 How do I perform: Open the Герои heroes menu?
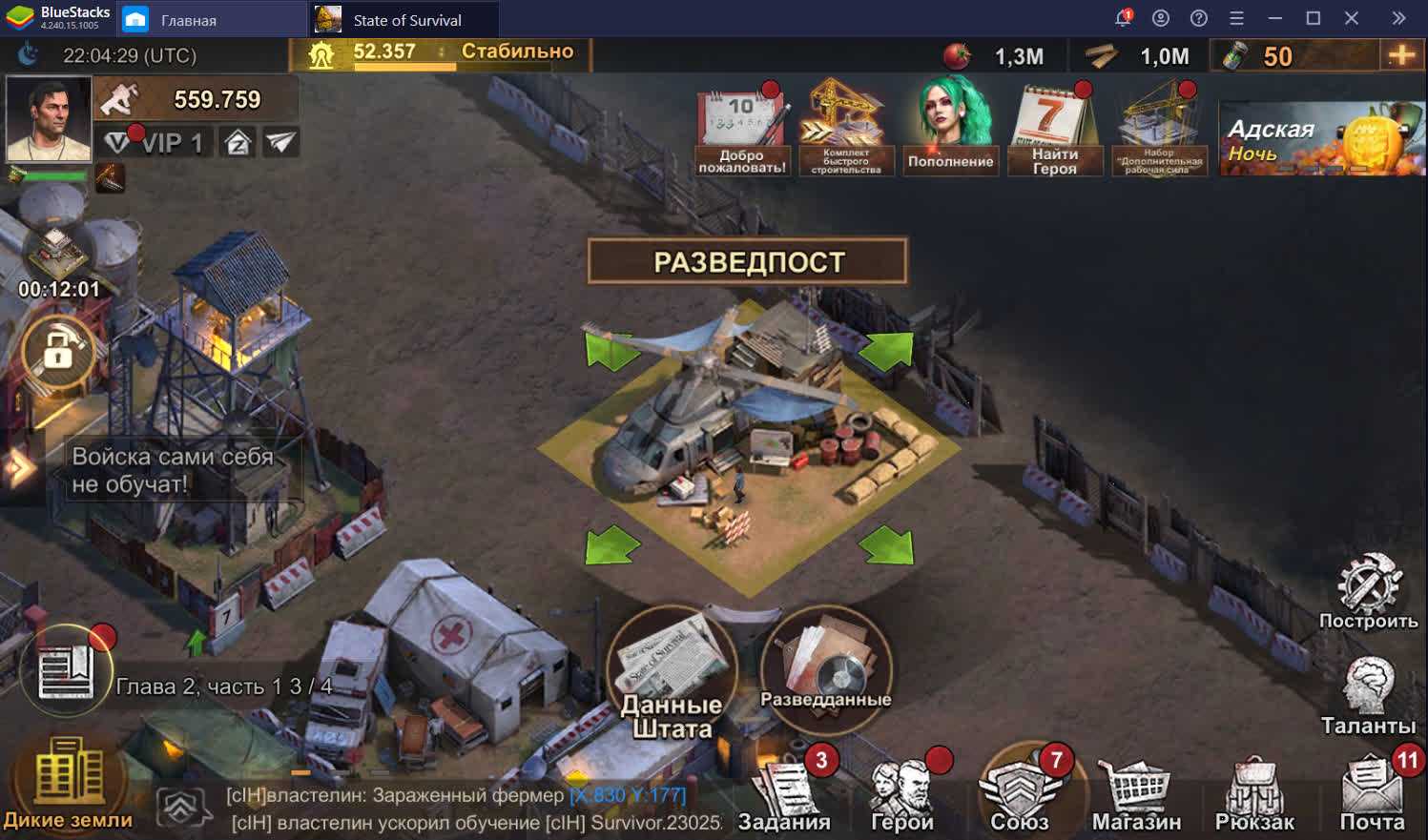click(902, 795)
